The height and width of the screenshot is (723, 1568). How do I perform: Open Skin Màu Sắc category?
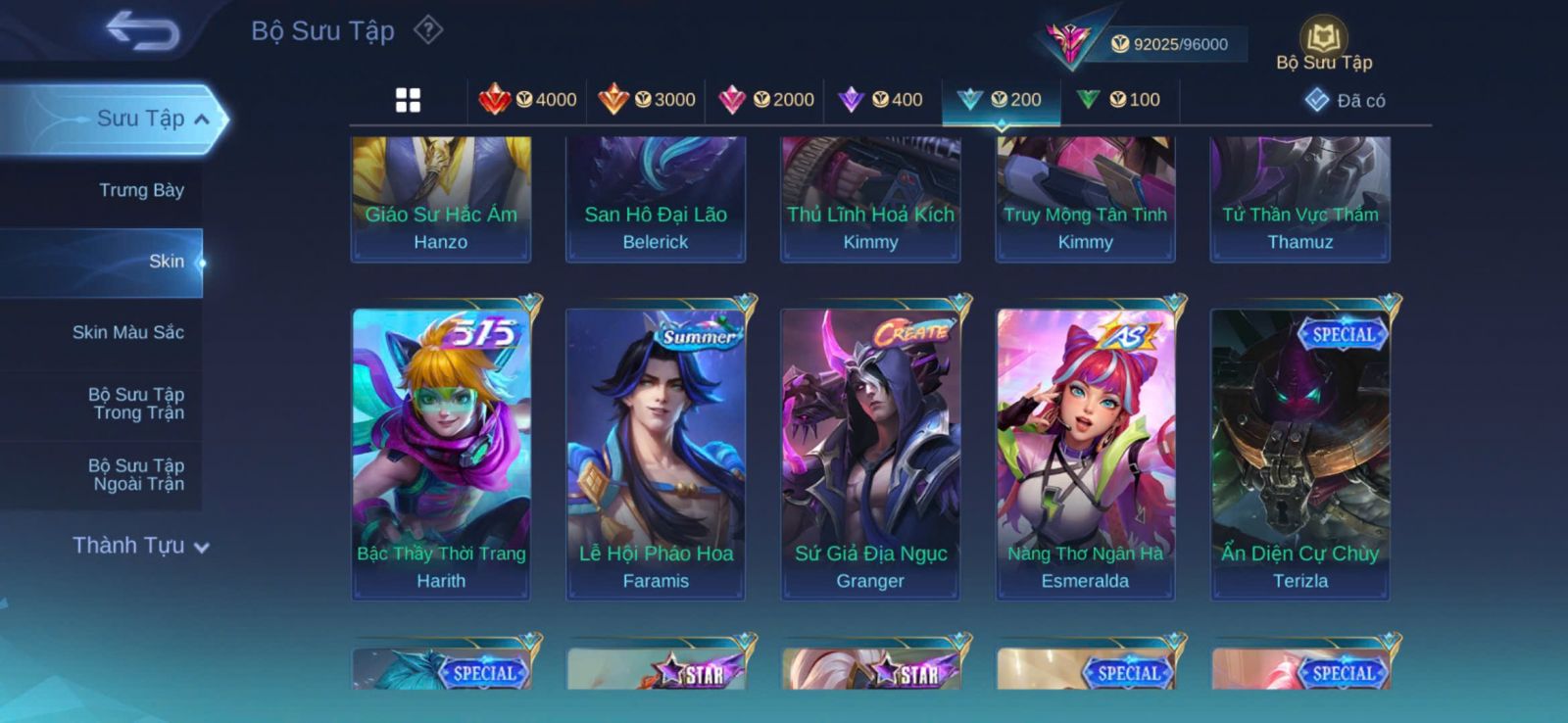pos(127,332)
